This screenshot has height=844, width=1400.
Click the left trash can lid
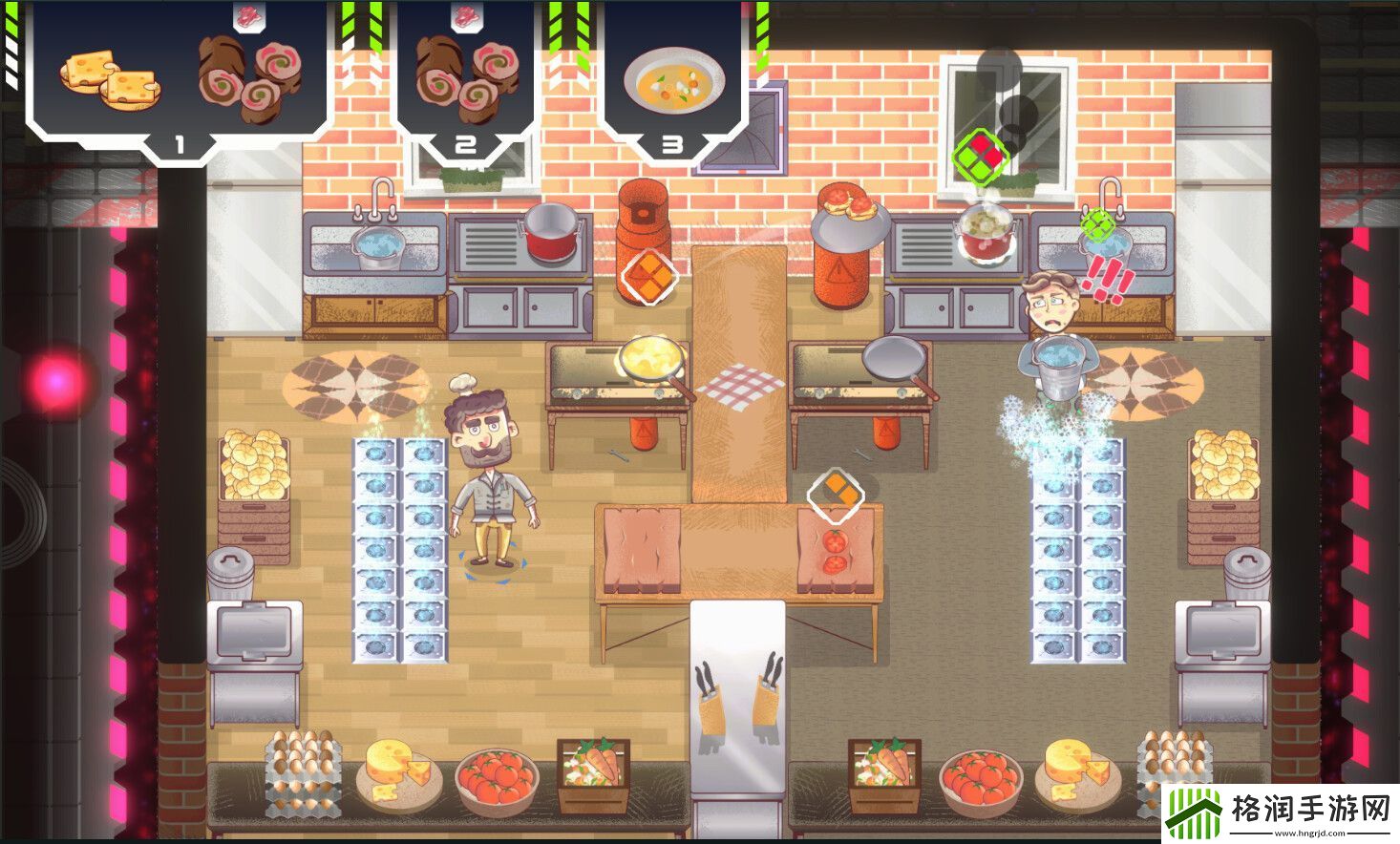pyautogui.click(x=229, y=559)
